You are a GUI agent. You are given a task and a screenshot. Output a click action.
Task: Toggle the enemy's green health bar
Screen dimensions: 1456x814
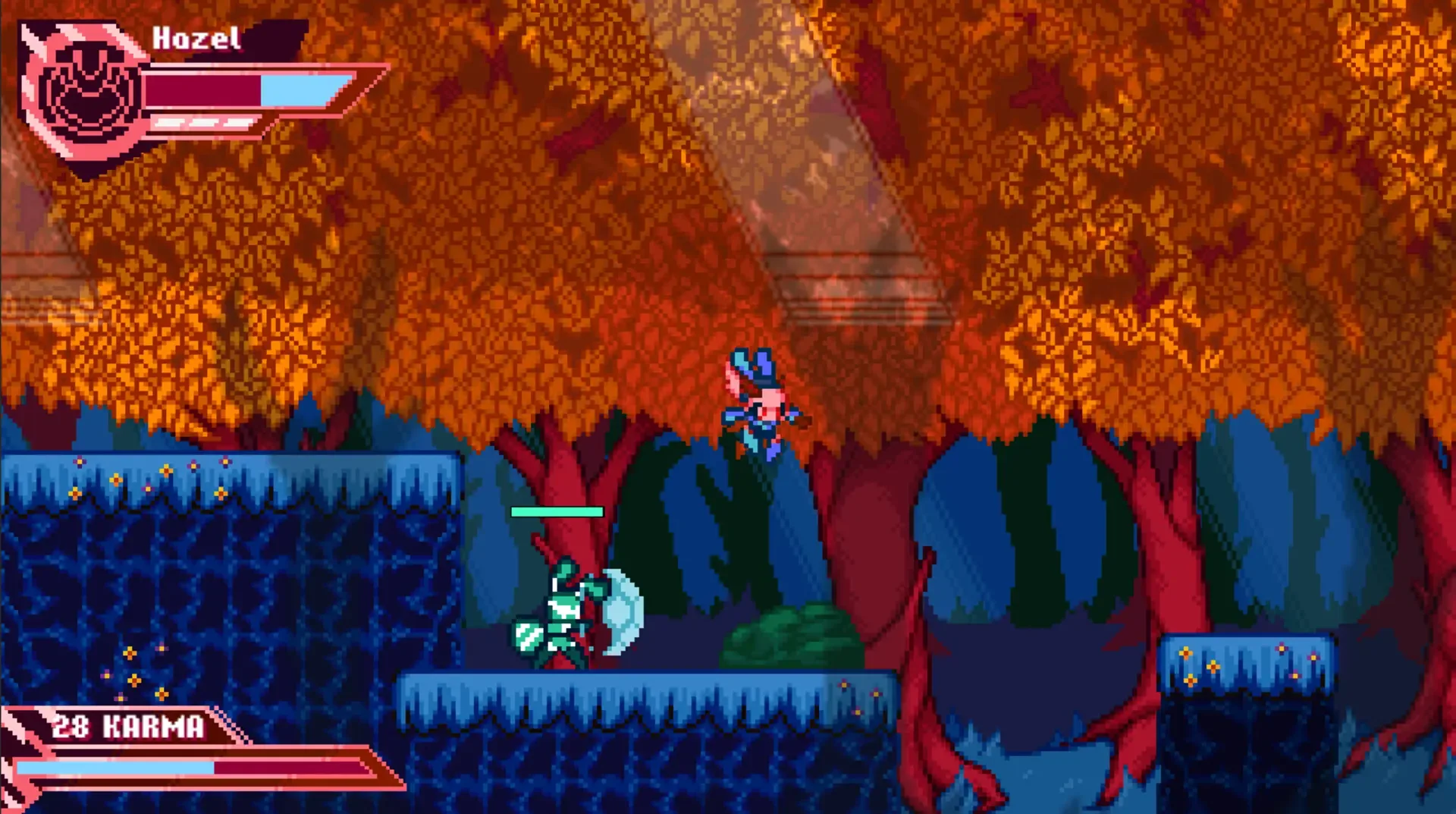(557, 512)
